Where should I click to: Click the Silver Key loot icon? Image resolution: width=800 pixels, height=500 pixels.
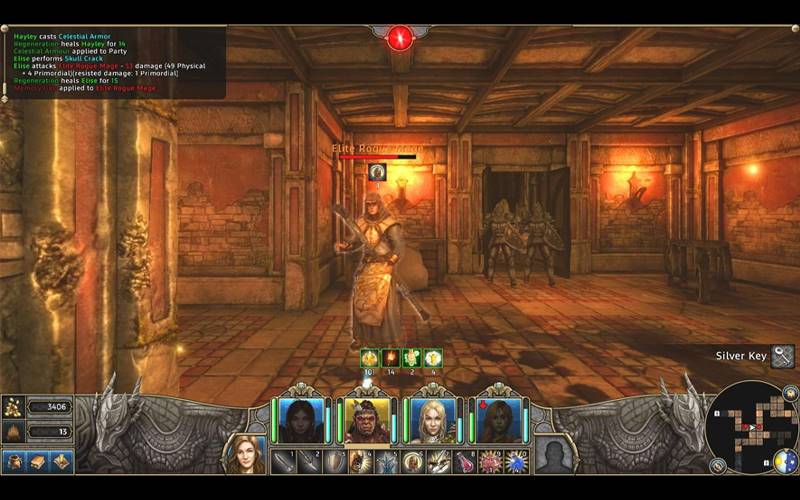[783, 356]
